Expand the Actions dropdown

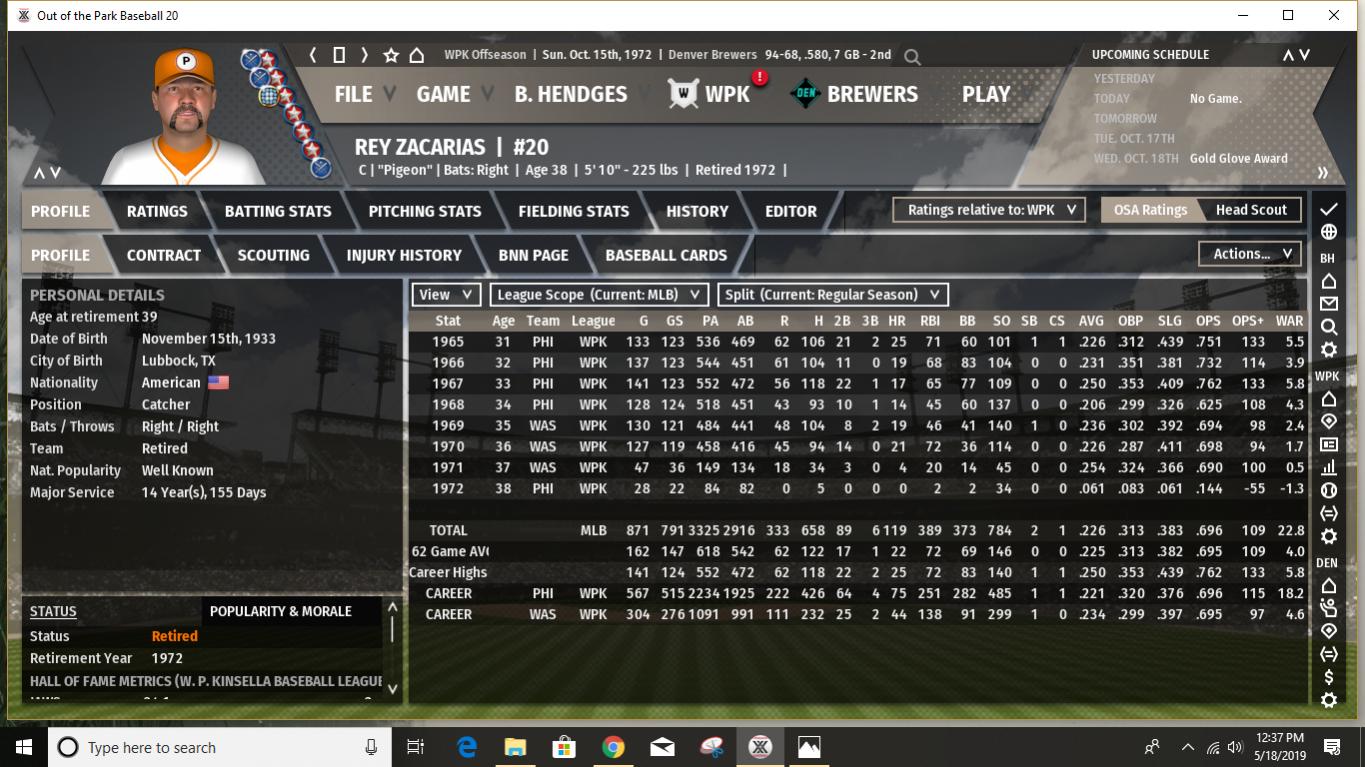pos(1250,254)
